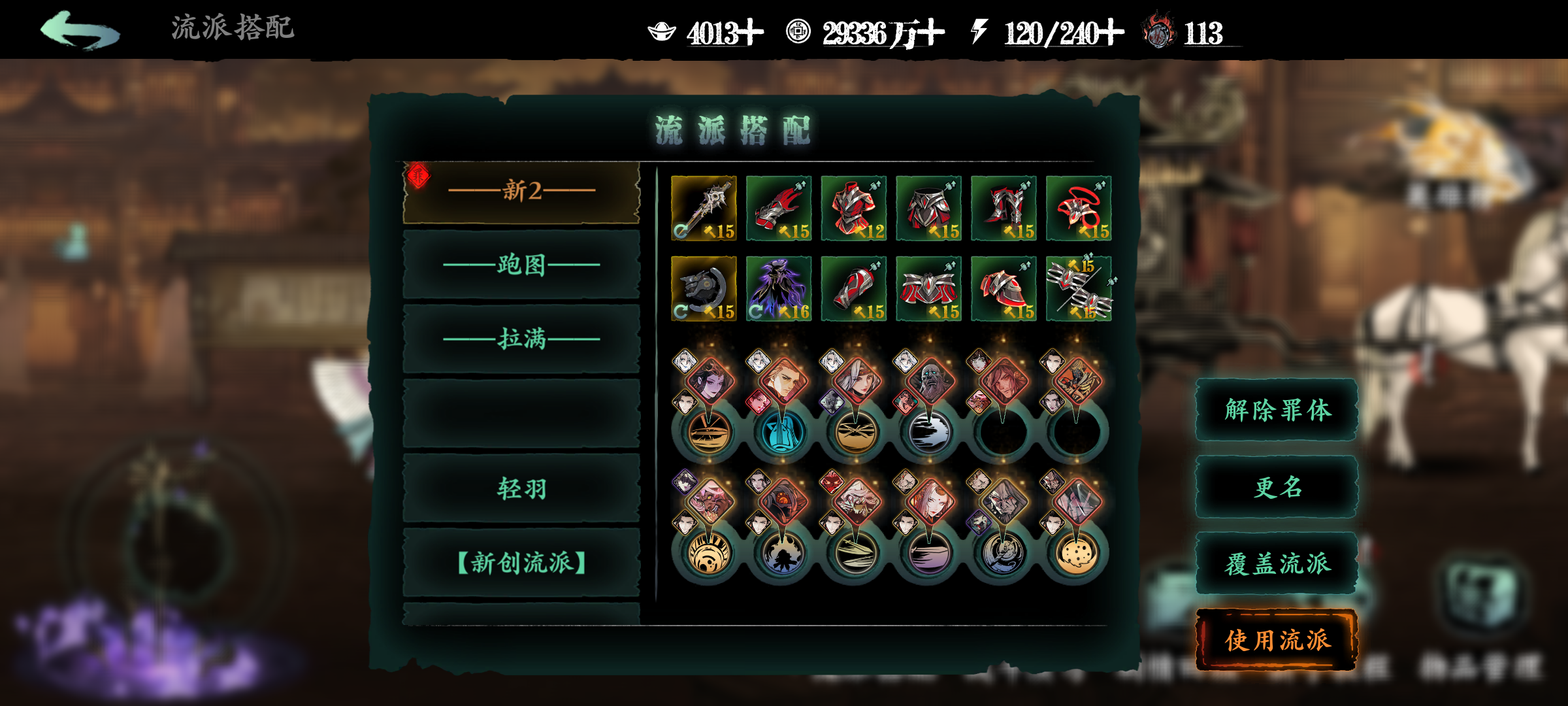Switch to the 跑图 build preset

pos(521,265)
